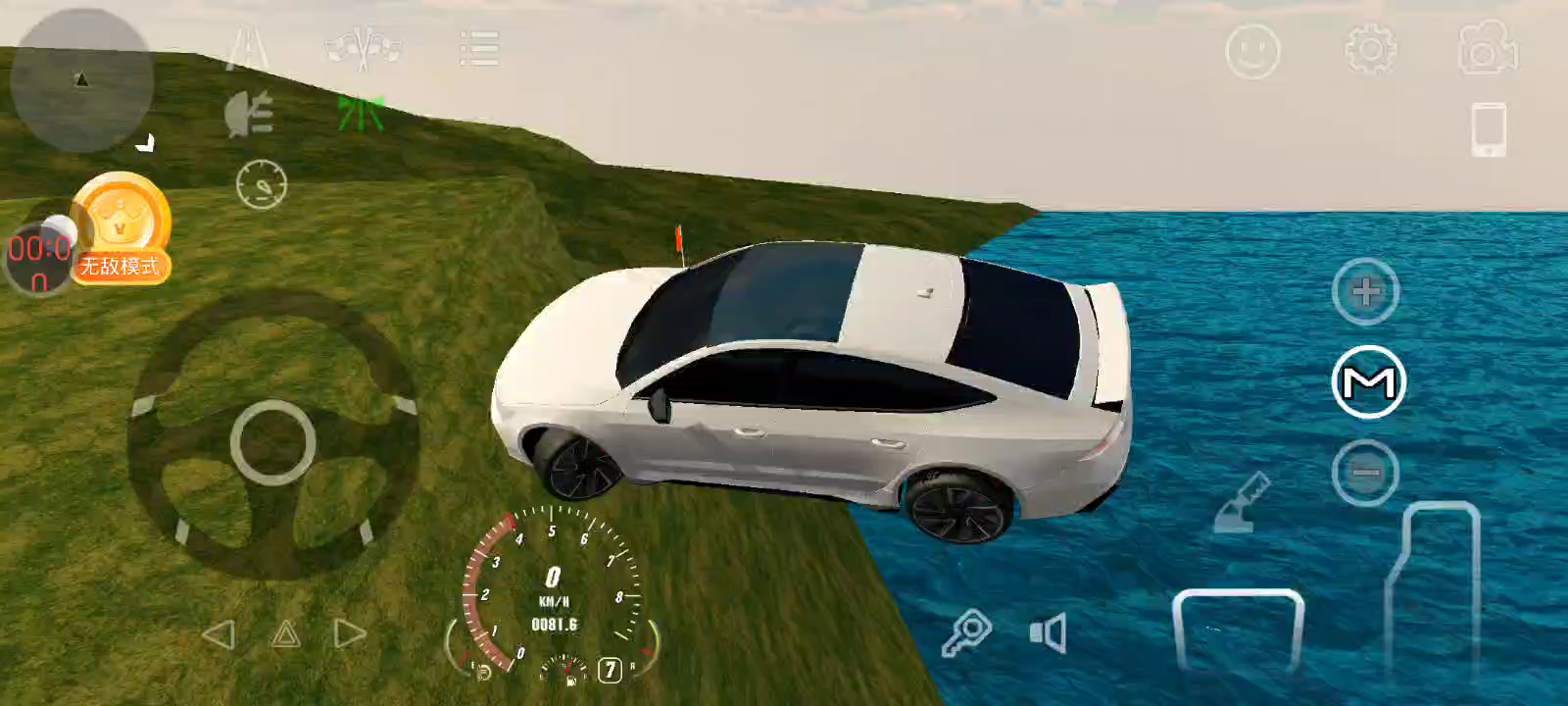Tap the car key ignition icon
Image resolution: width=1568 pixels, height=706 pixels.
pyautogui.click(x=966, y=632)
